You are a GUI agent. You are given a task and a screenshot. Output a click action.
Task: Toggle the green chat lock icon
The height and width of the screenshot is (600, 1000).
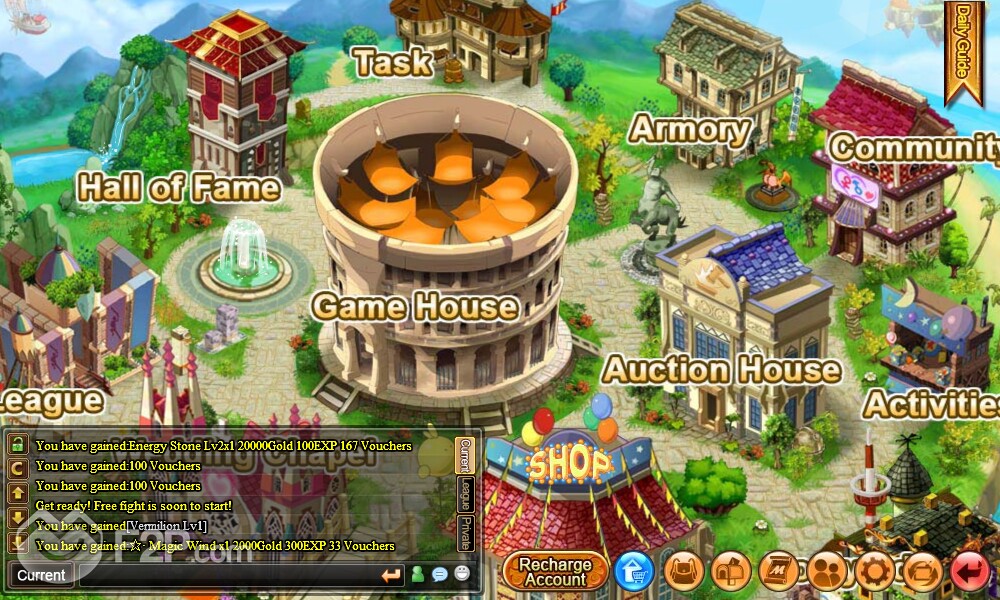coord(18,444)
